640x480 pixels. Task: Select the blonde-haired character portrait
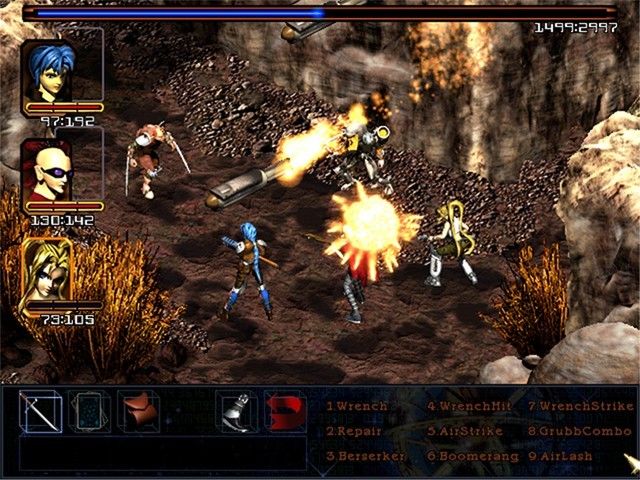click(50, 268)
